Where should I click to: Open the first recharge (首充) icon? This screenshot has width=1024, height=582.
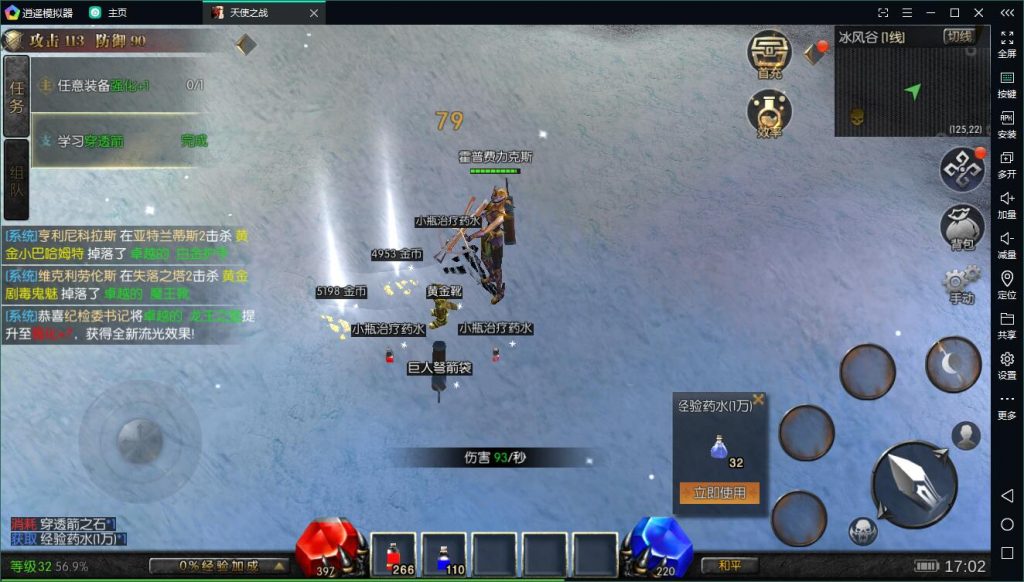[x=769, y=53]
